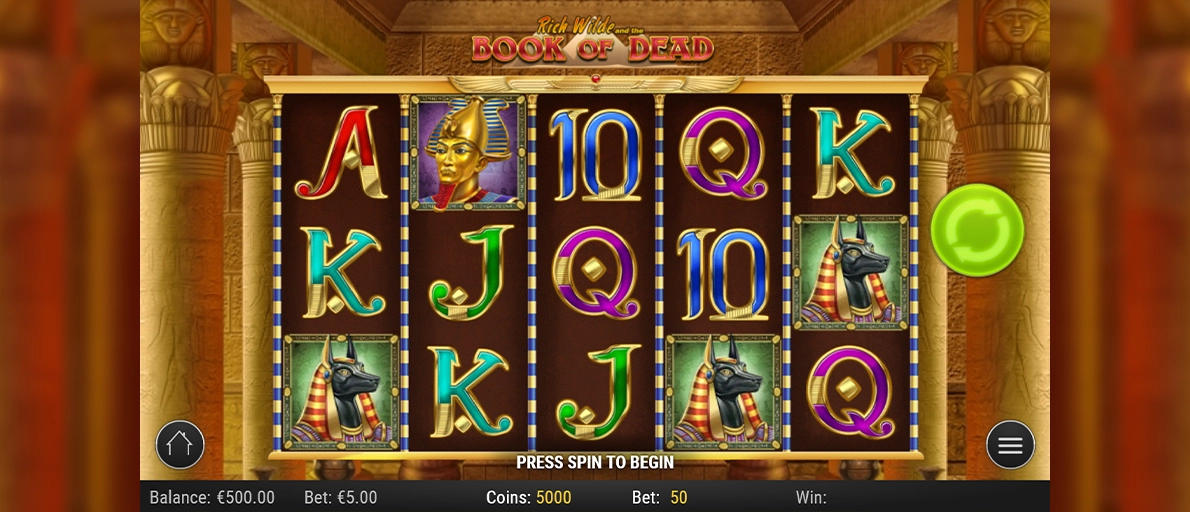Screen dimensions: 1190x512
Task: Go to the home screen
Action: coord(180,445)
